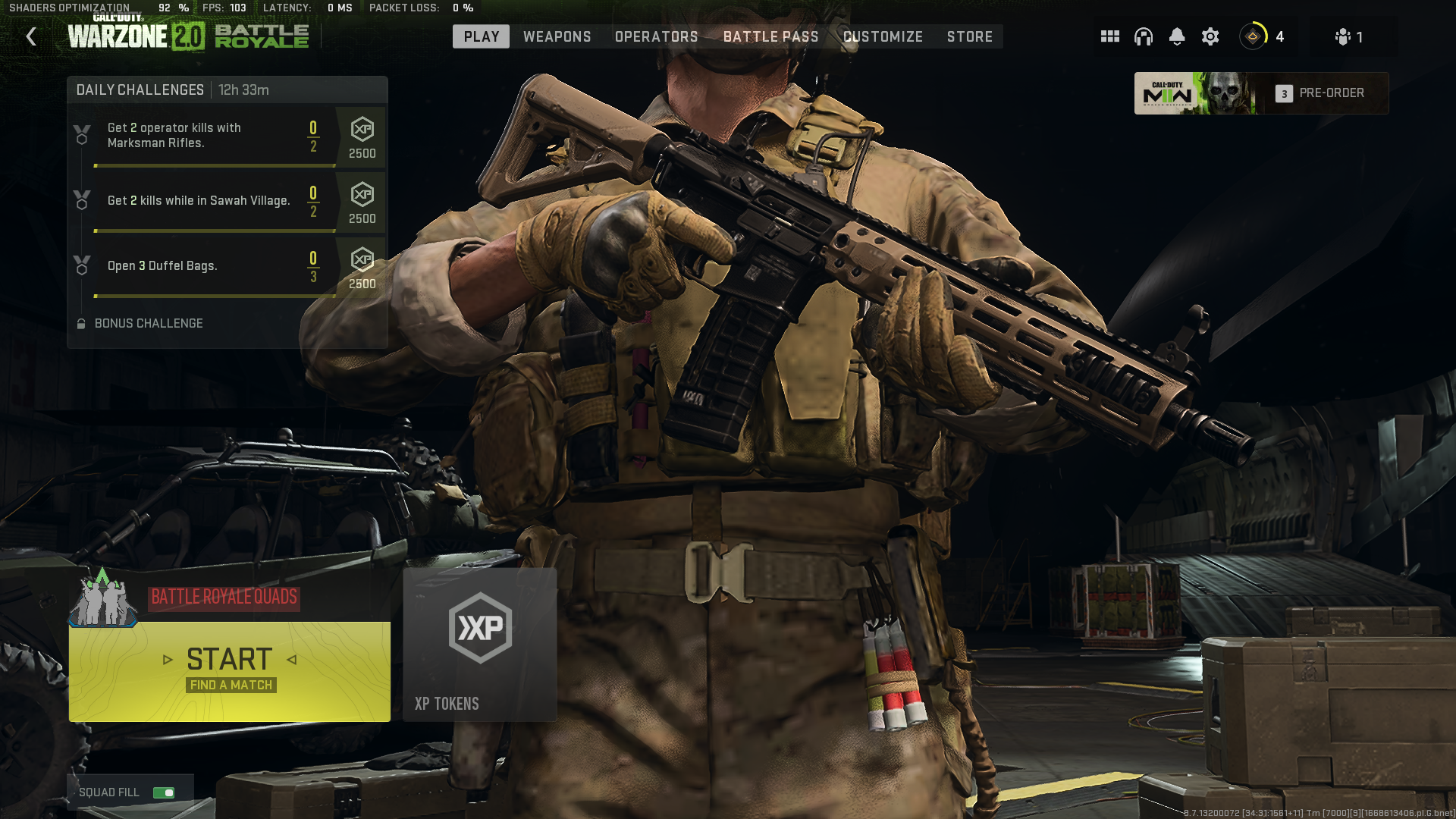This screenshot has width=1456, height=819.
Task: Open the XP Tokens tile
Action: 480,645
